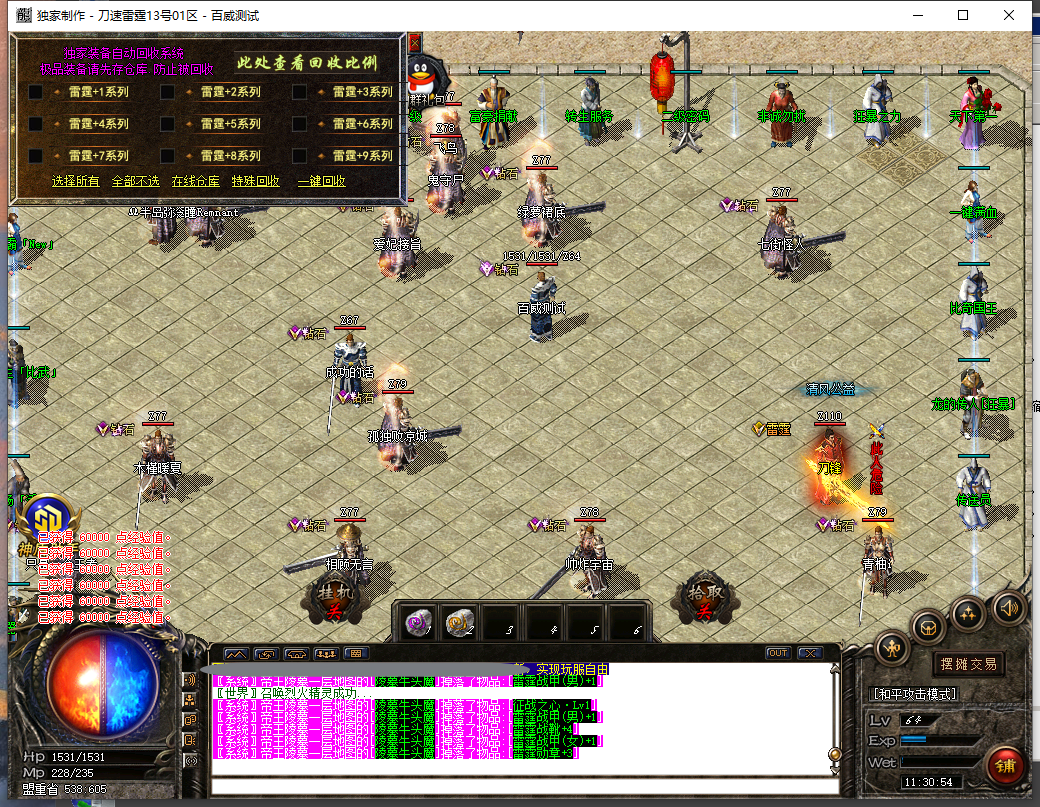Open the 在线仓库 online warehouse
The width and height of the screenshot is (1040, 807).
coord(195,181)
